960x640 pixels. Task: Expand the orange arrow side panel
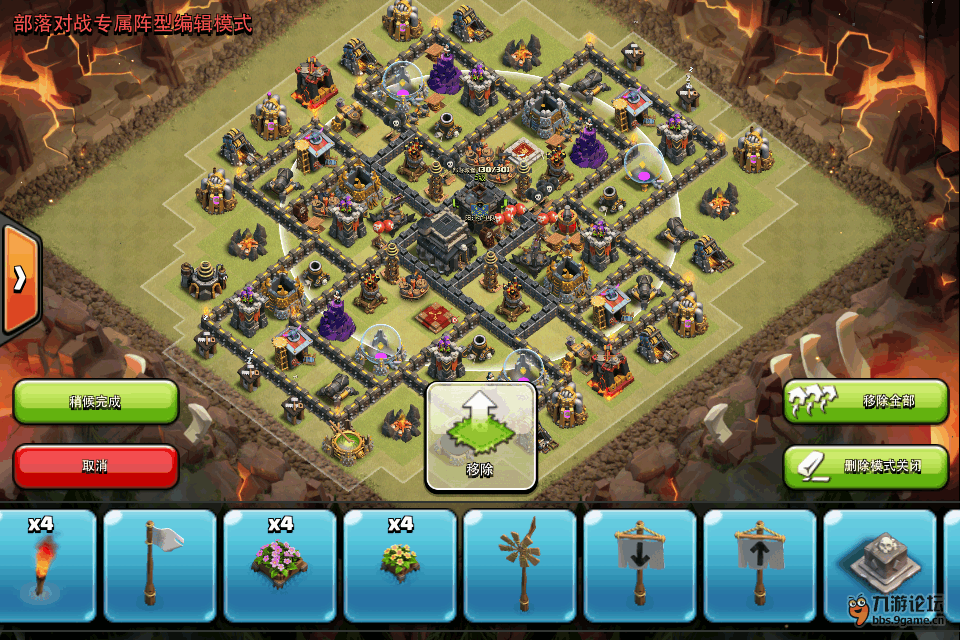click(19, 279)
